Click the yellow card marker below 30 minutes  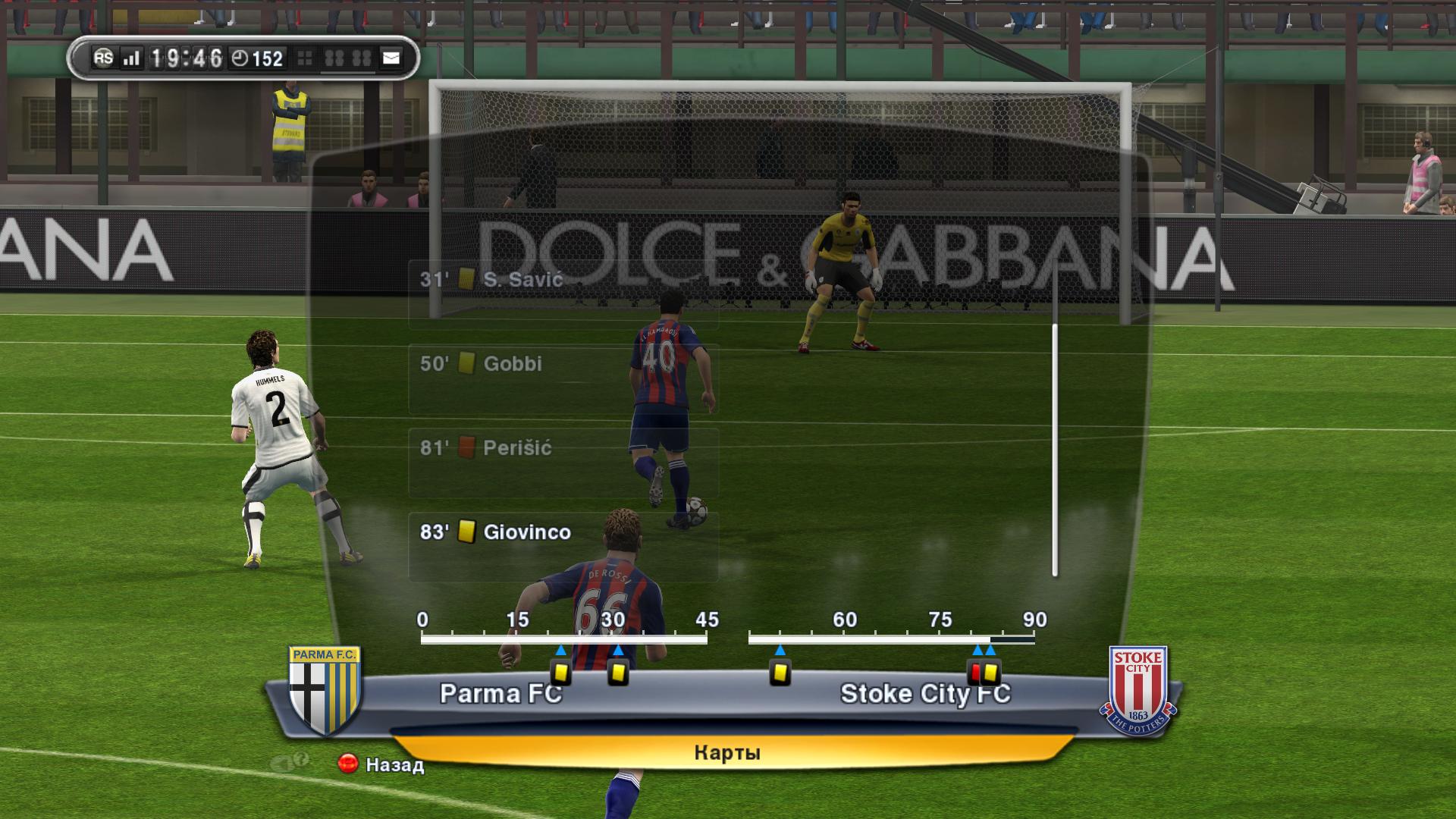coord(618,673)
